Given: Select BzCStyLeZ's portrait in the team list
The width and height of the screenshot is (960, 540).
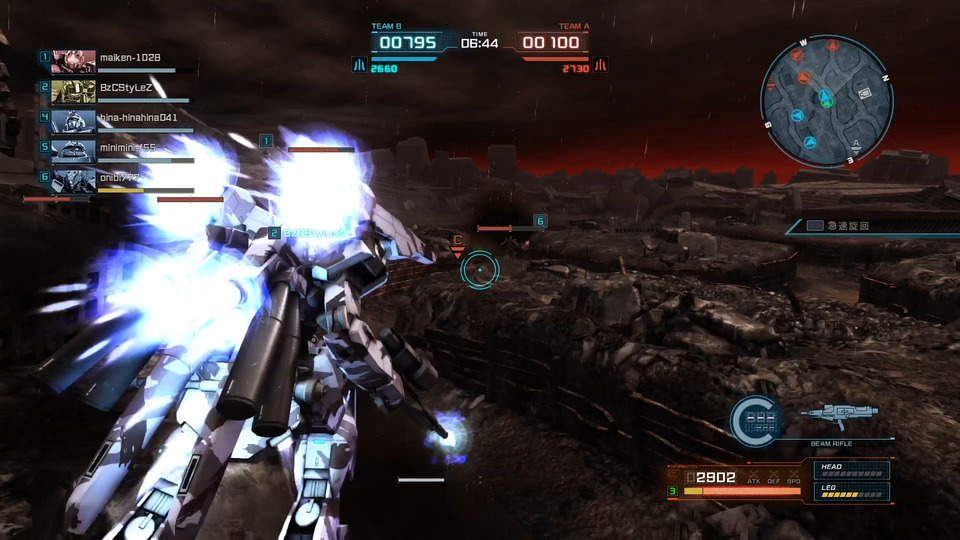Looking at the screenshot, I should [x=73, y=92].
